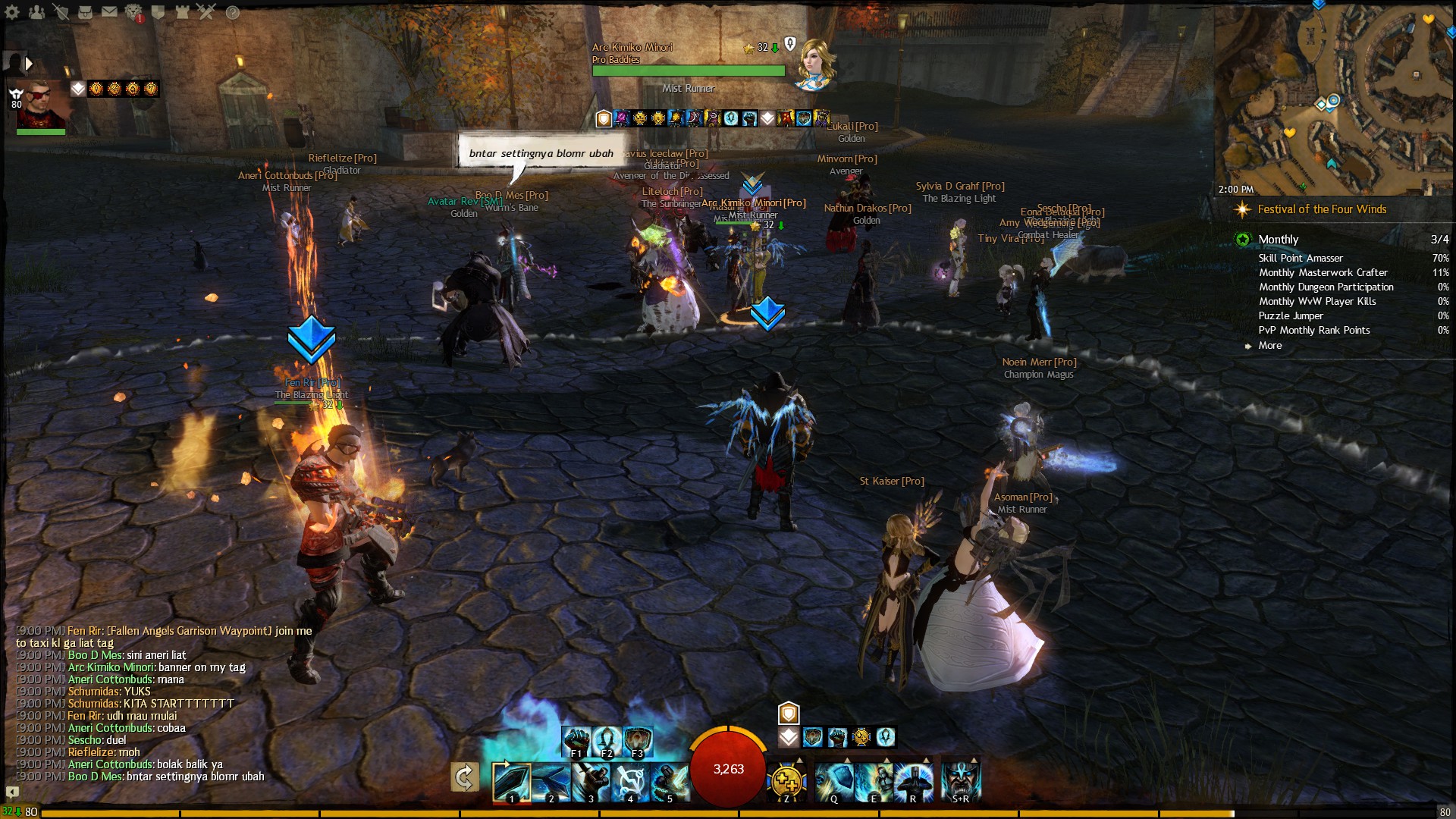The height and width of the screenshot is (819, 1456).
Task: Activate the F1 fist virtue skill
Action: [576, 741]
